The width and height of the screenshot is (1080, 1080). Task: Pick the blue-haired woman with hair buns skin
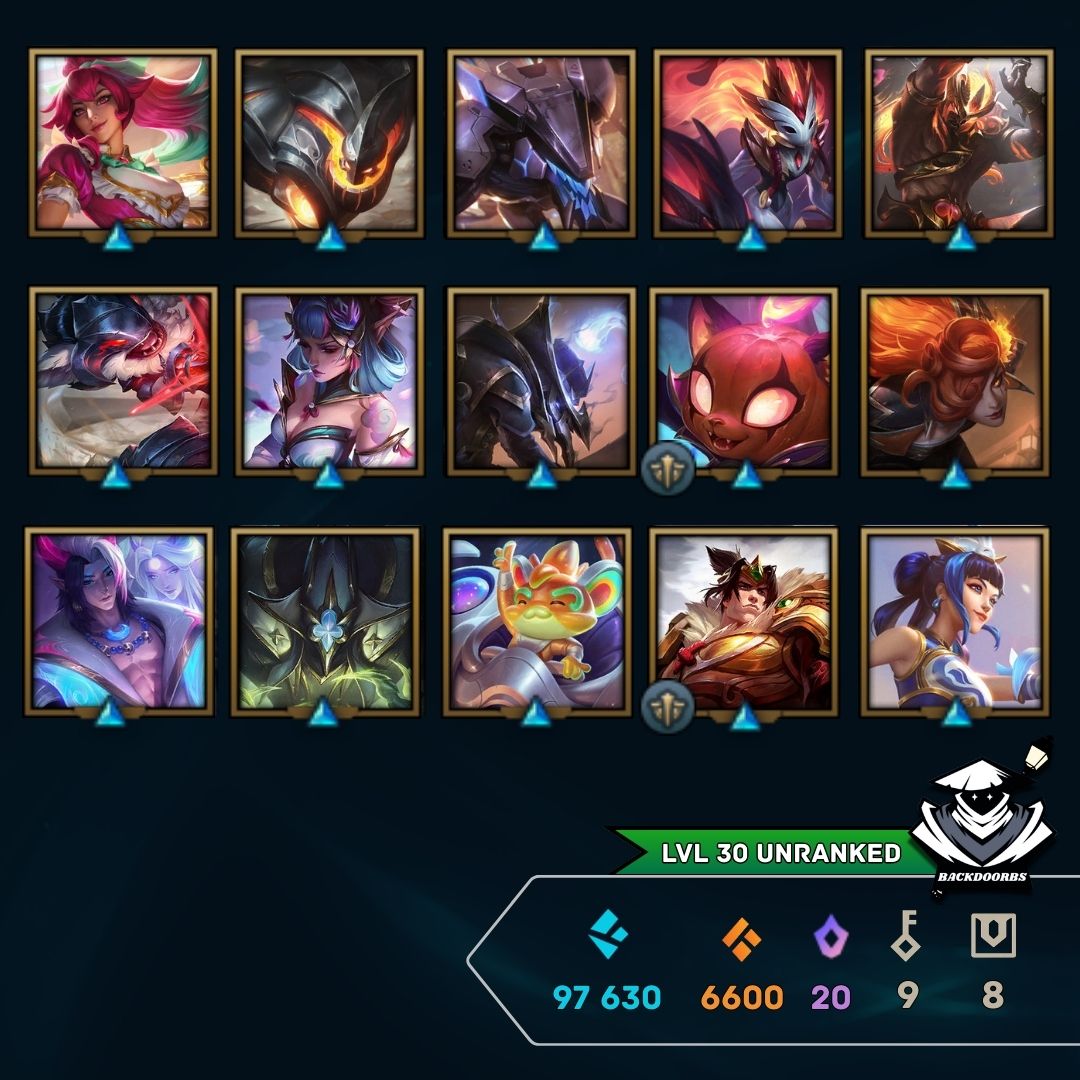(955, 622)
